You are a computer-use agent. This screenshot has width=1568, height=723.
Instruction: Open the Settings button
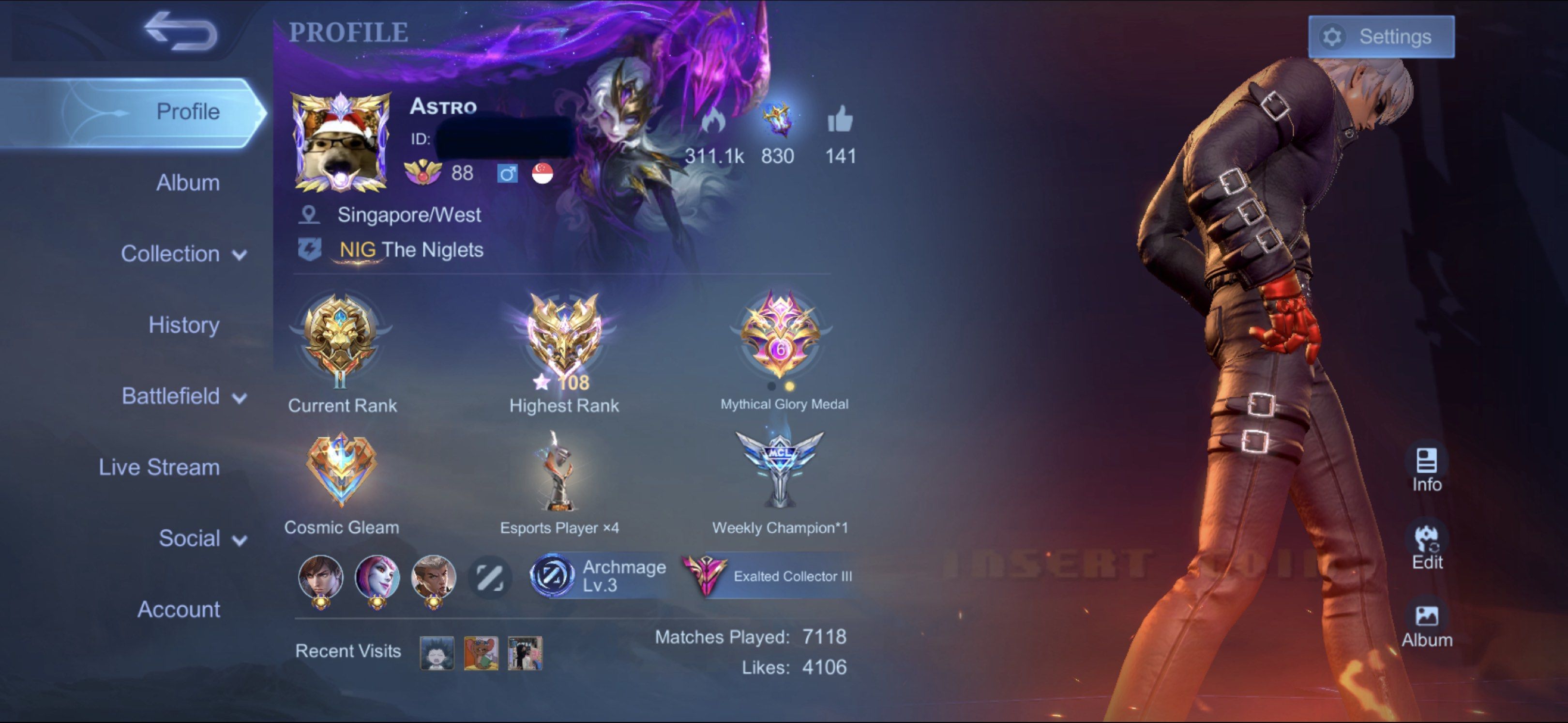pyautogui.click(x=1381, y=37)
